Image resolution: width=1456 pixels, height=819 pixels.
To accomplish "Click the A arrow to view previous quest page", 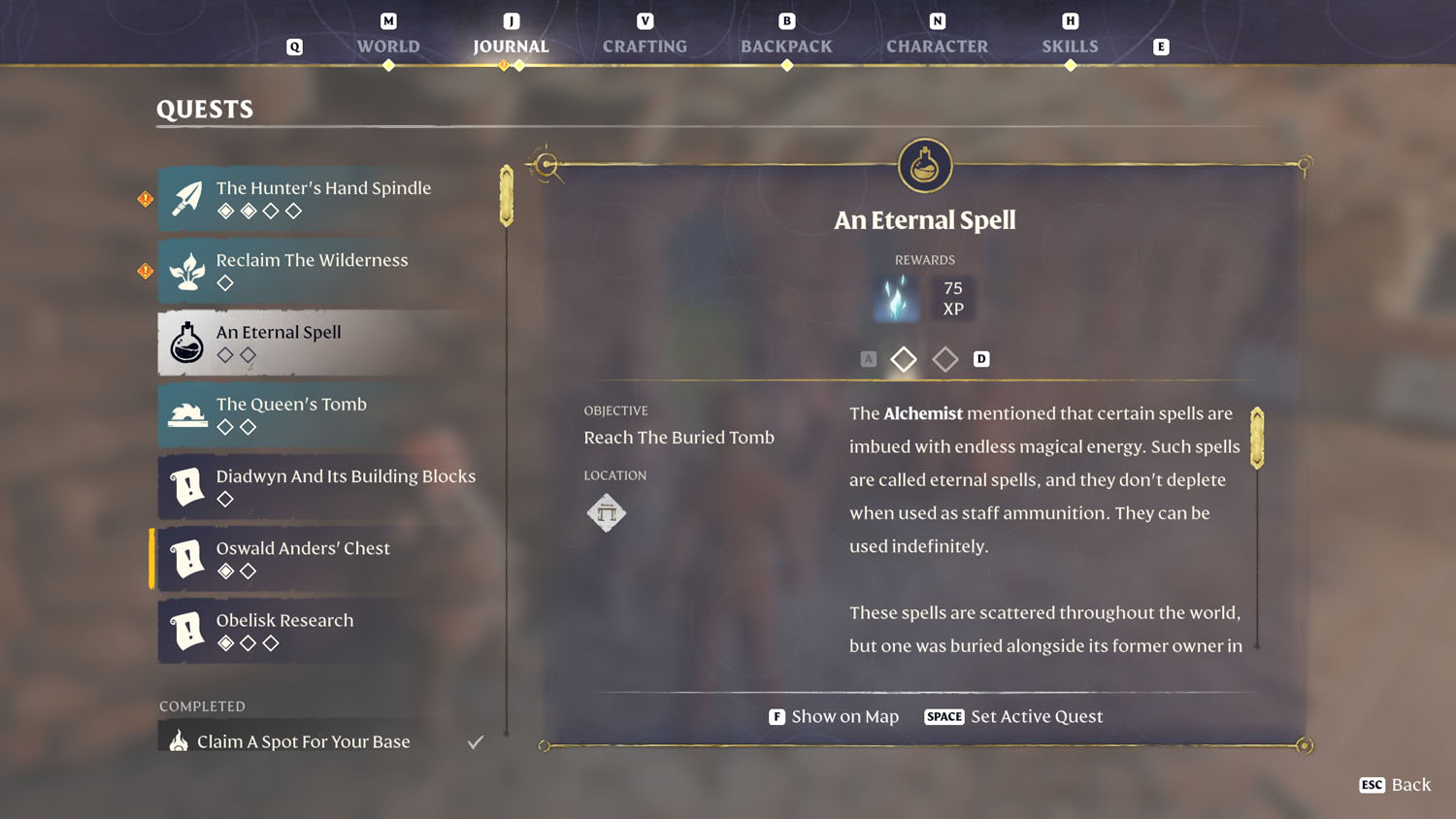I will [x=867, y=359].
